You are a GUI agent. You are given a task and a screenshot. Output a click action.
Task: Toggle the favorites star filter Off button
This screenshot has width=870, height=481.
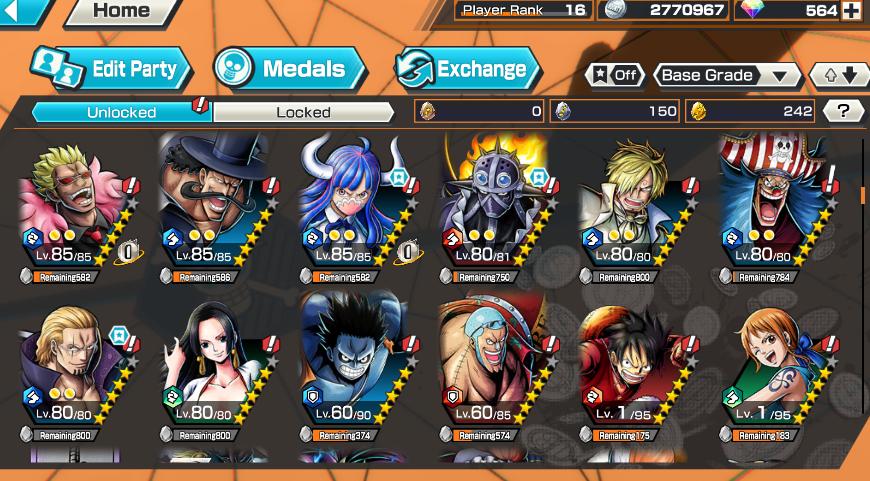tap(614, 75)
